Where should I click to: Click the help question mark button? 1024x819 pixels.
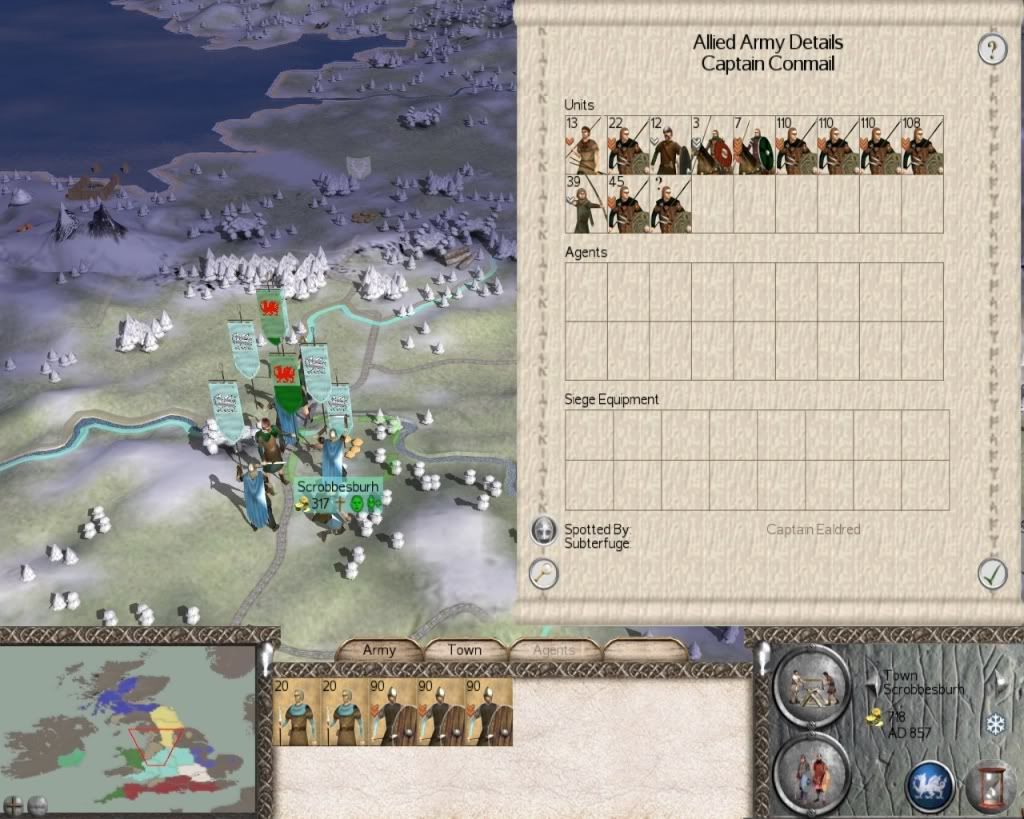(x=992, y=49)
